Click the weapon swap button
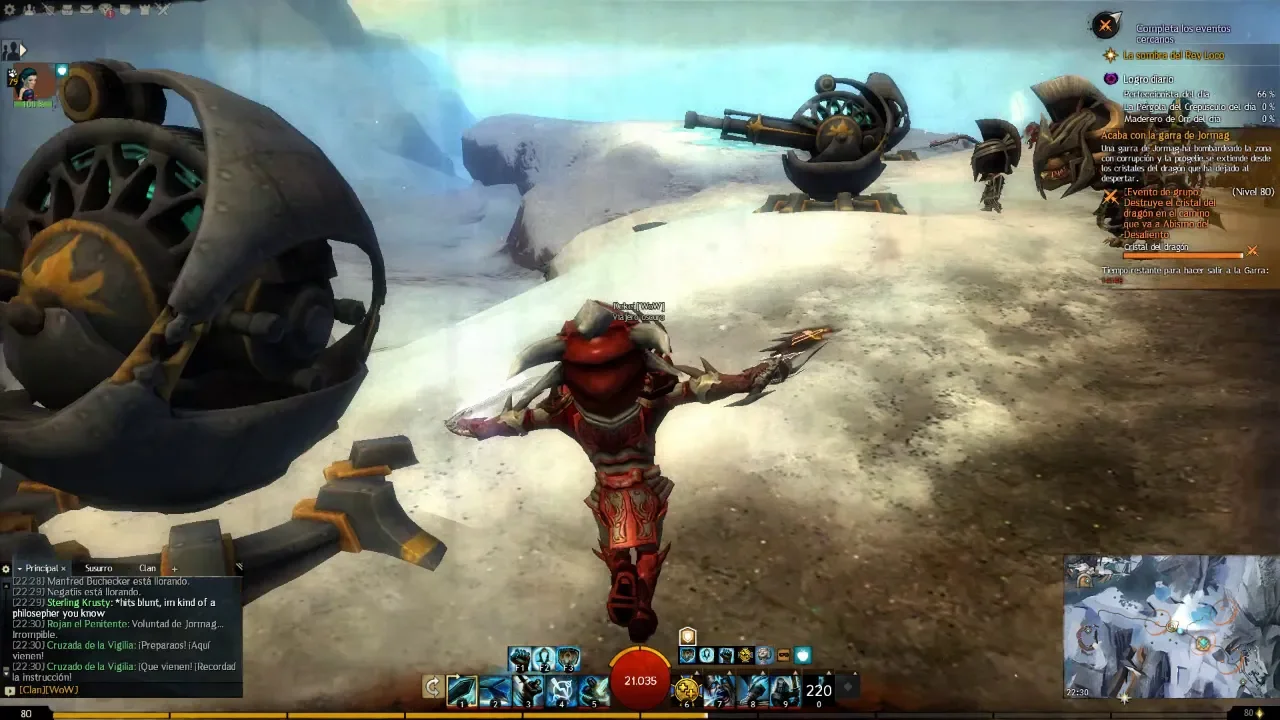 pyautogui.click(x=432, y=687)
